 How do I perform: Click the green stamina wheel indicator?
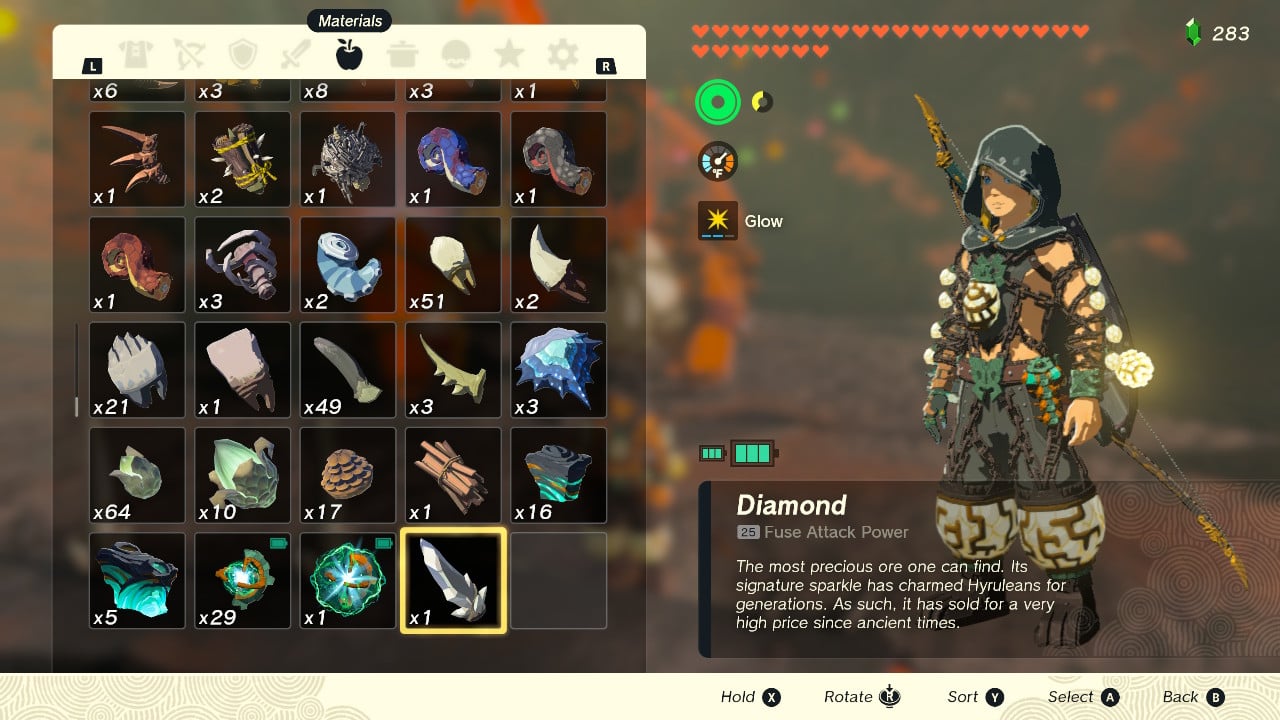point(717,101)
